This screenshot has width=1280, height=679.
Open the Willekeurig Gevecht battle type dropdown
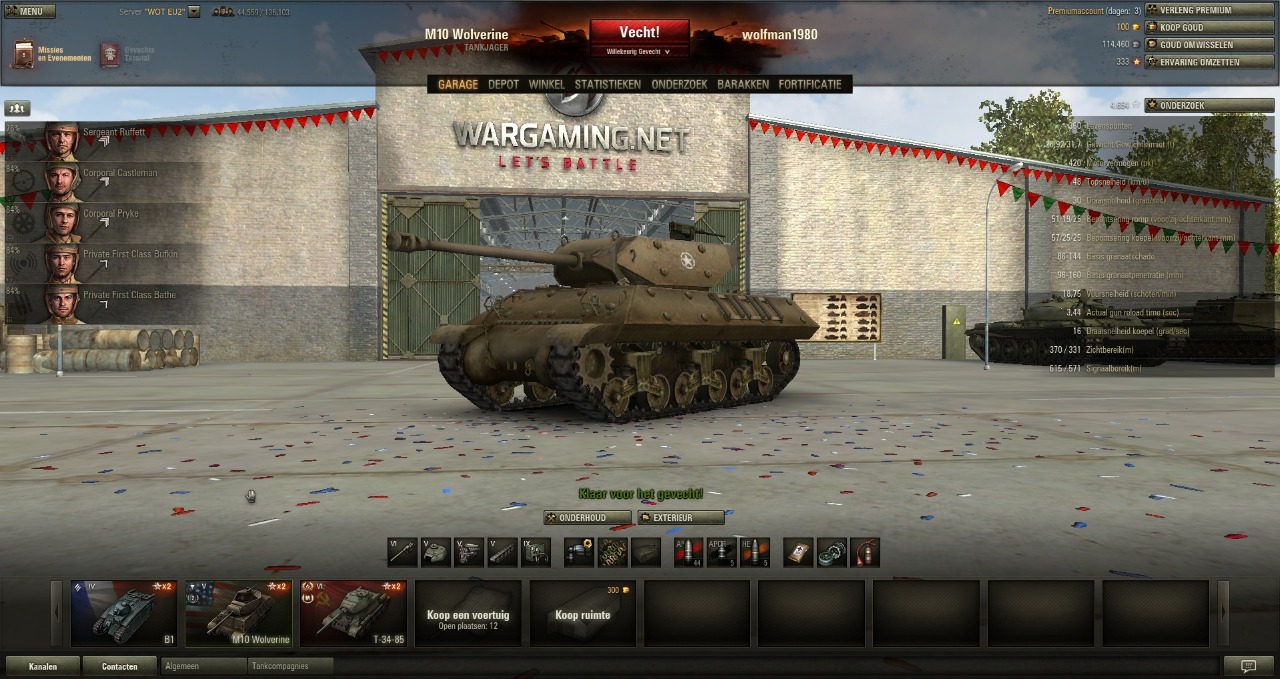click(639, 51)
